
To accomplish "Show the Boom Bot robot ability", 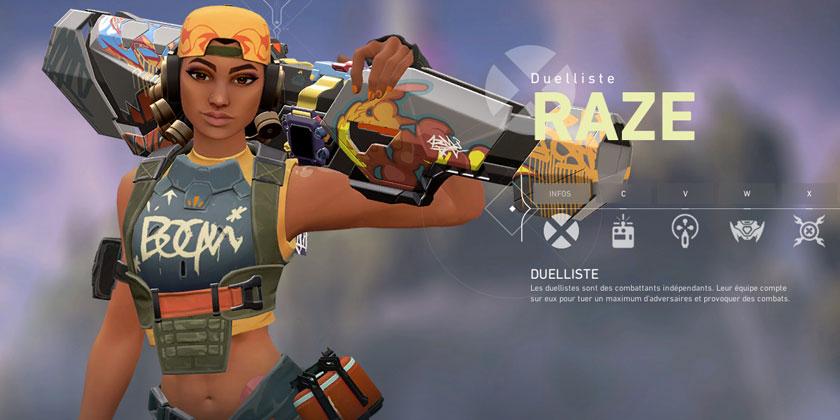I will (x=624, y=231).
